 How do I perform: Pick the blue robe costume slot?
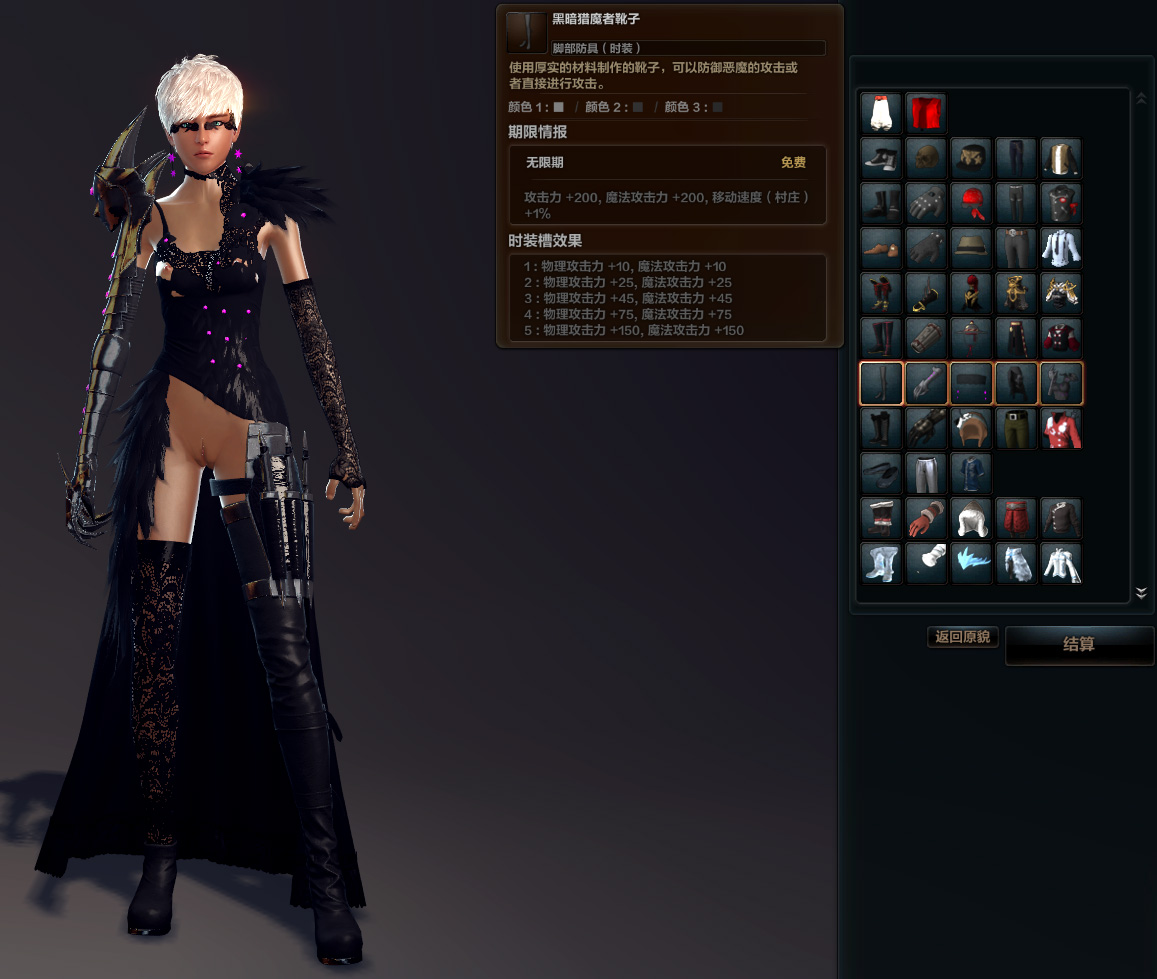coord(971,474)
